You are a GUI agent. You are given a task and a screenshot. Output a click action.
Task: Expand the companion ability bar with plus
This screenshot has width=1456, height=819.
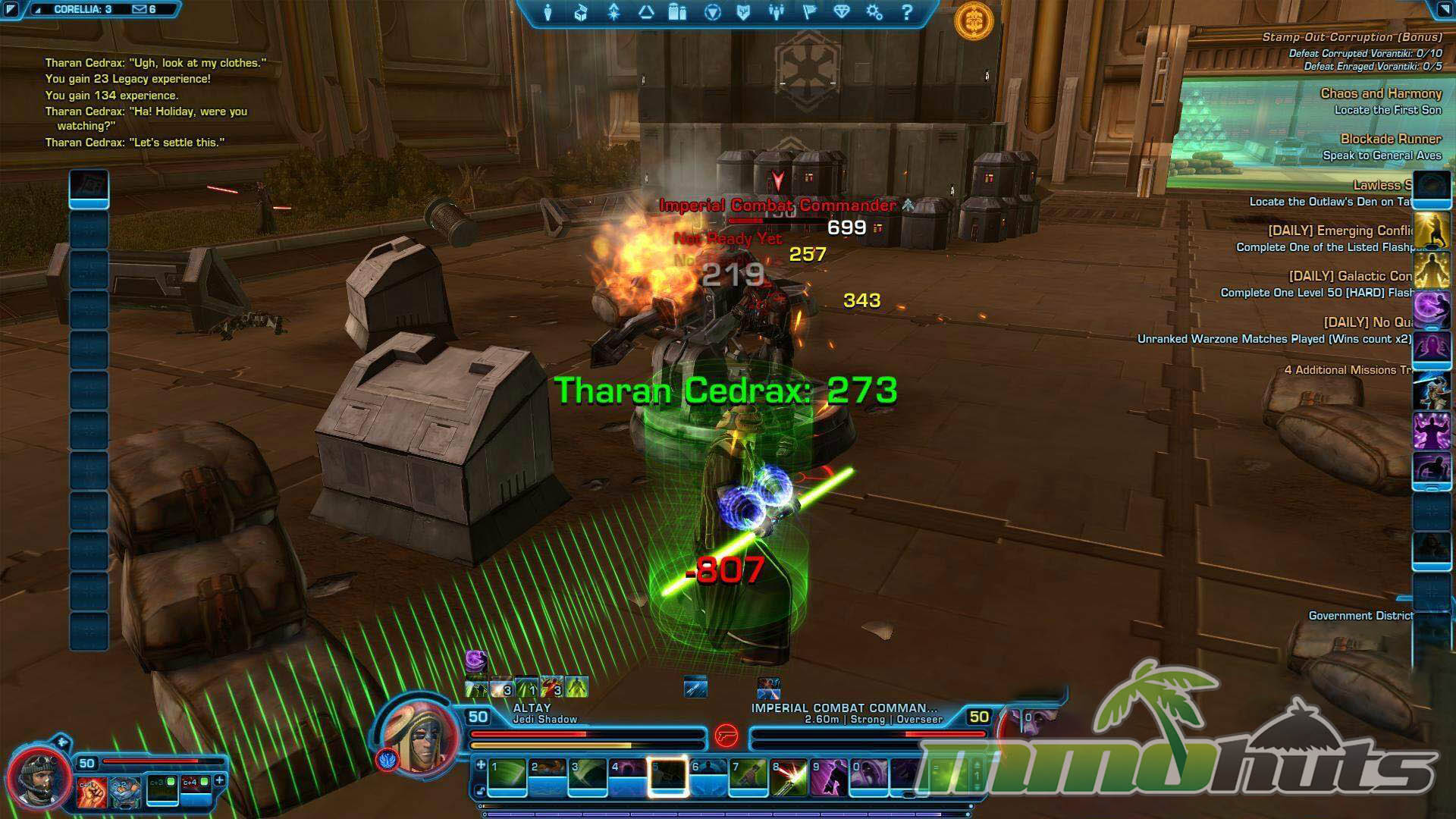(220, 780)
